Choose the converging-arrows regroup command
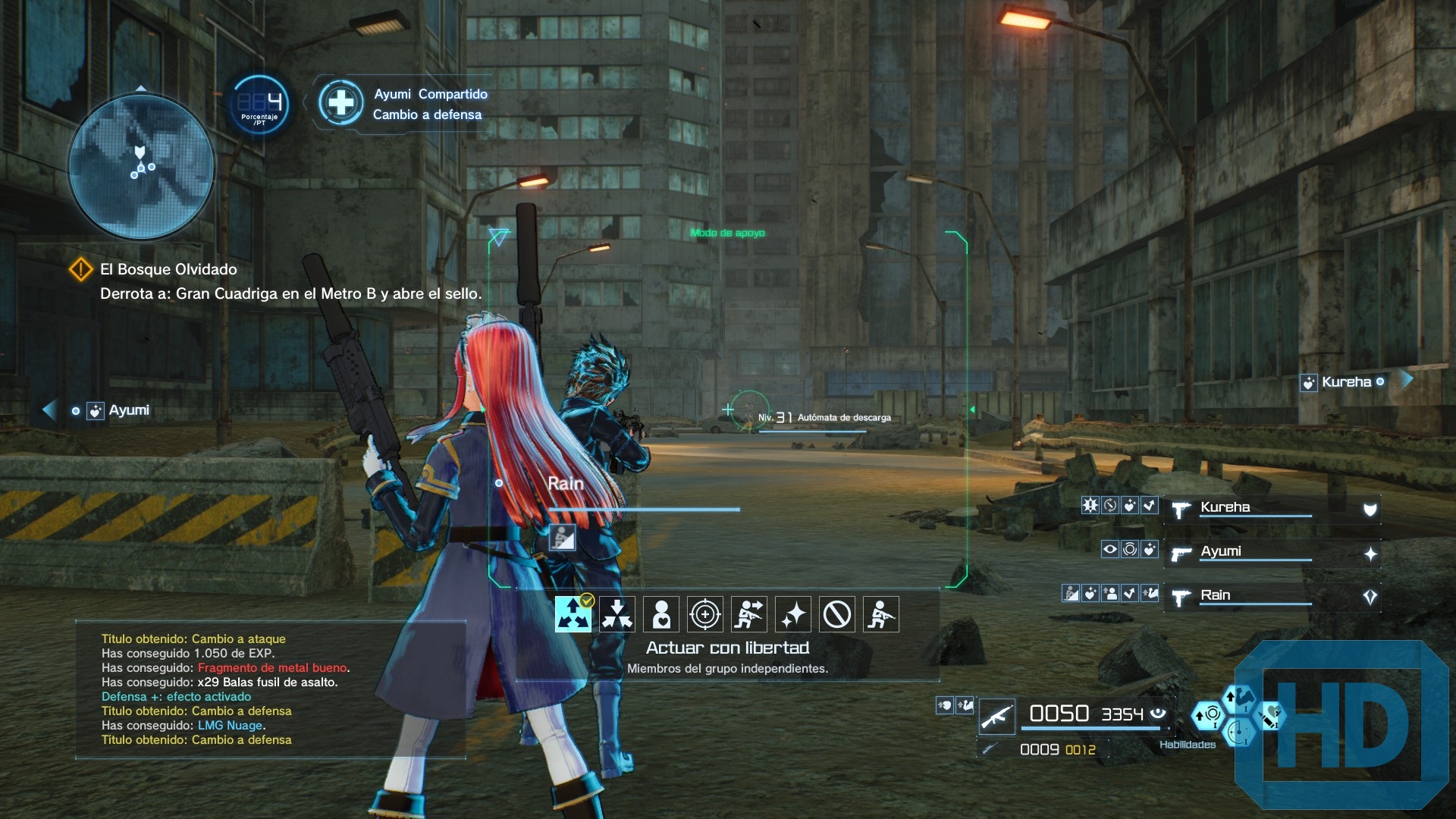The width and height of the screenshot is (1456, 819). (x=617, y=614)
